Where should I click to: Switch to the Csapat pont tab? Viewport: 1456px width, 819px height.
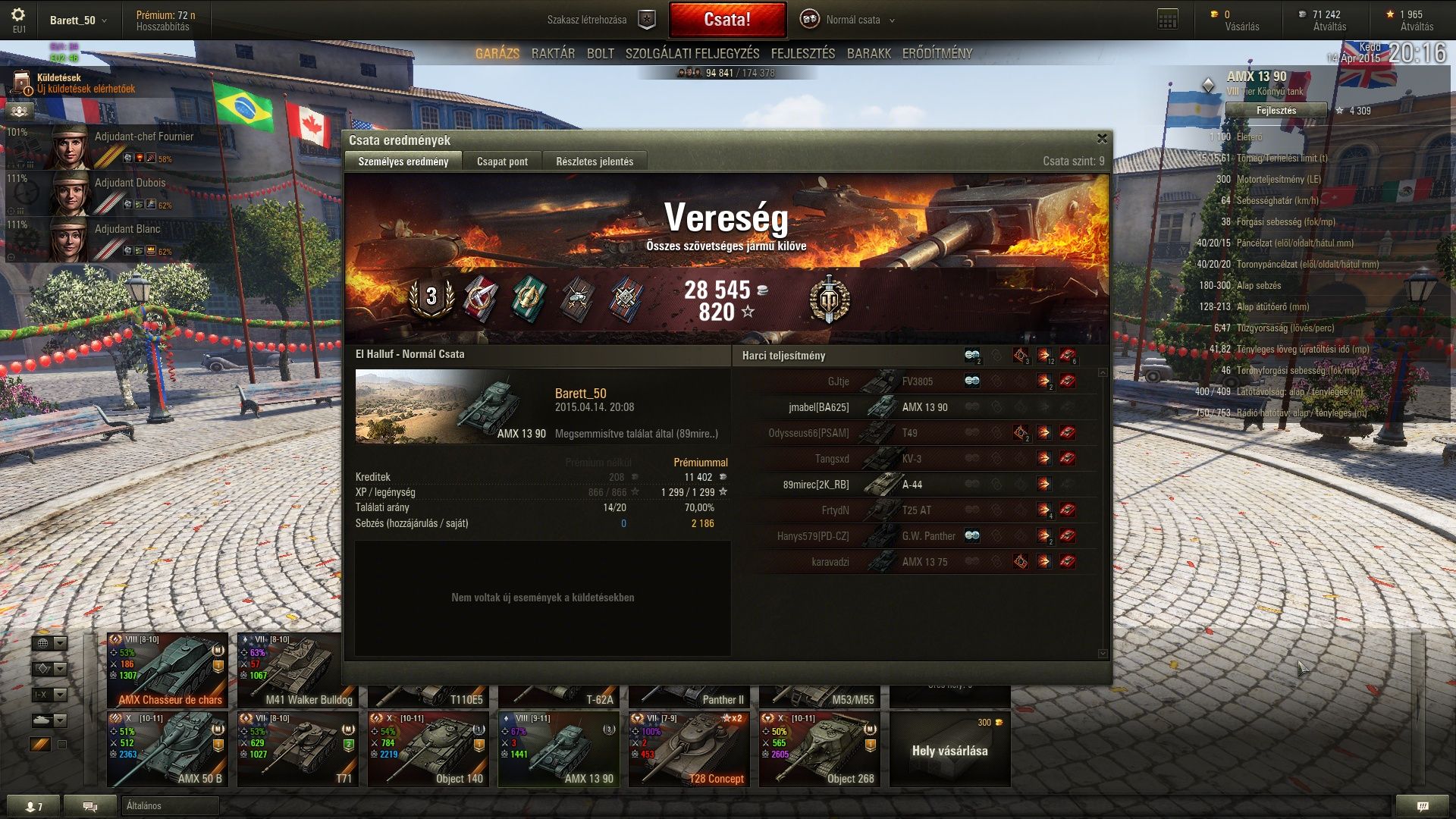502,162
